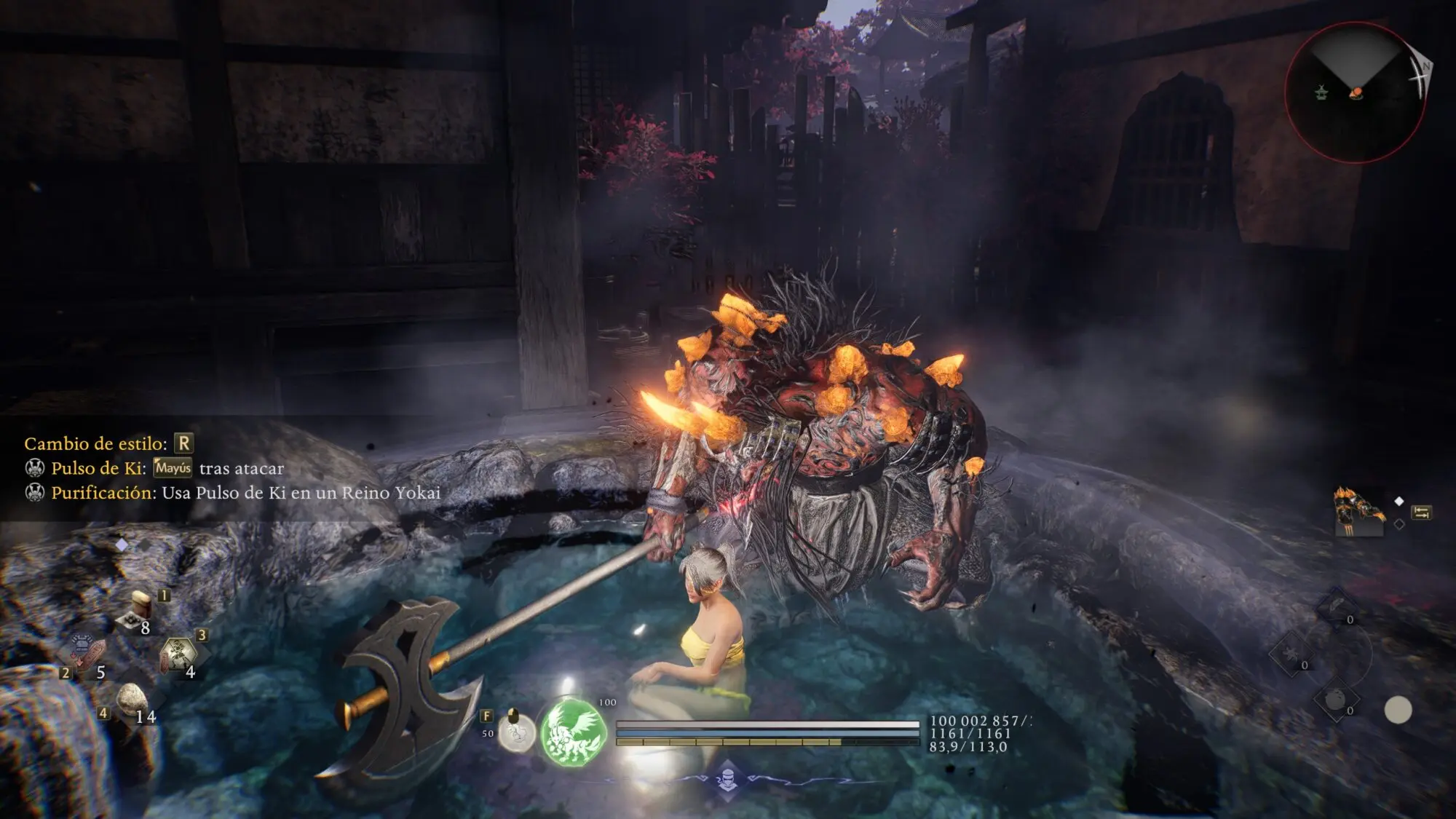
Task: Open the circular minimap radar
Action: 1355,92
